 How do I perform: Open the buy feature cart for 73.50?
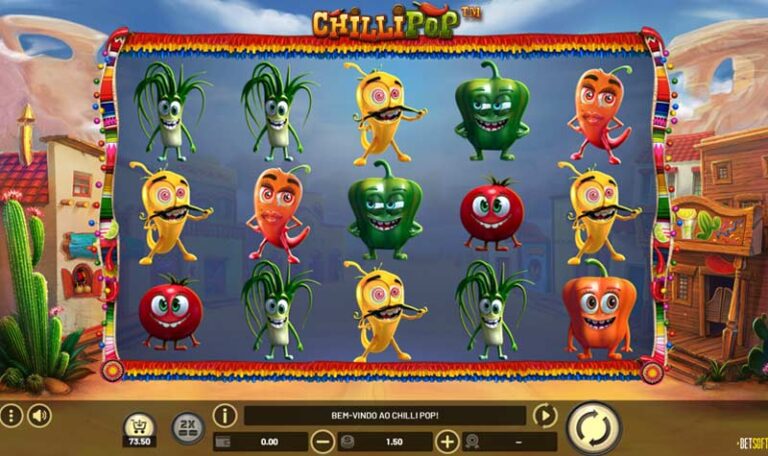point(139,427)
